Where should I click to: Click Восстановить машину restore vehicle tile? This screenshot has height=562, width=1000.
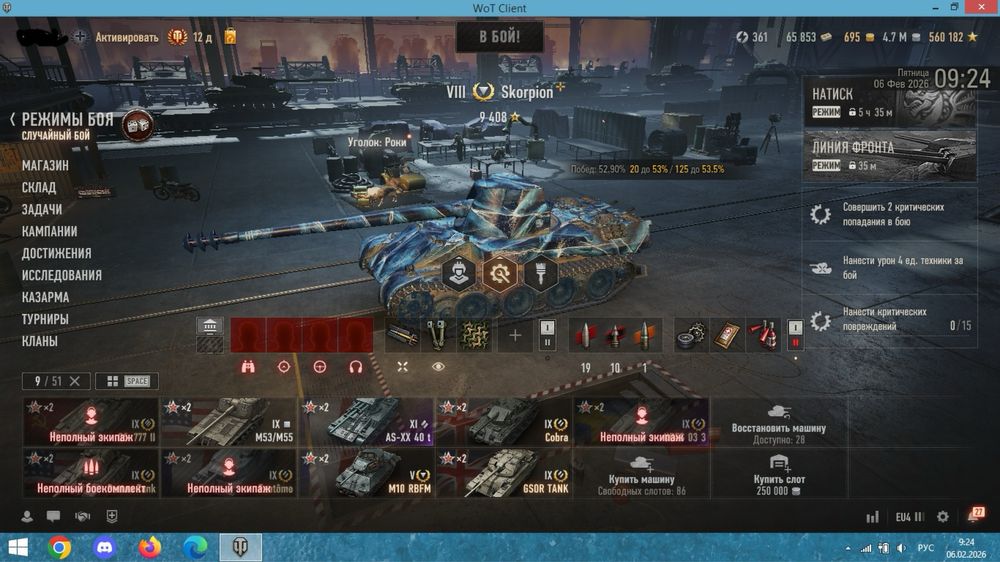click(x=779, y=421)
